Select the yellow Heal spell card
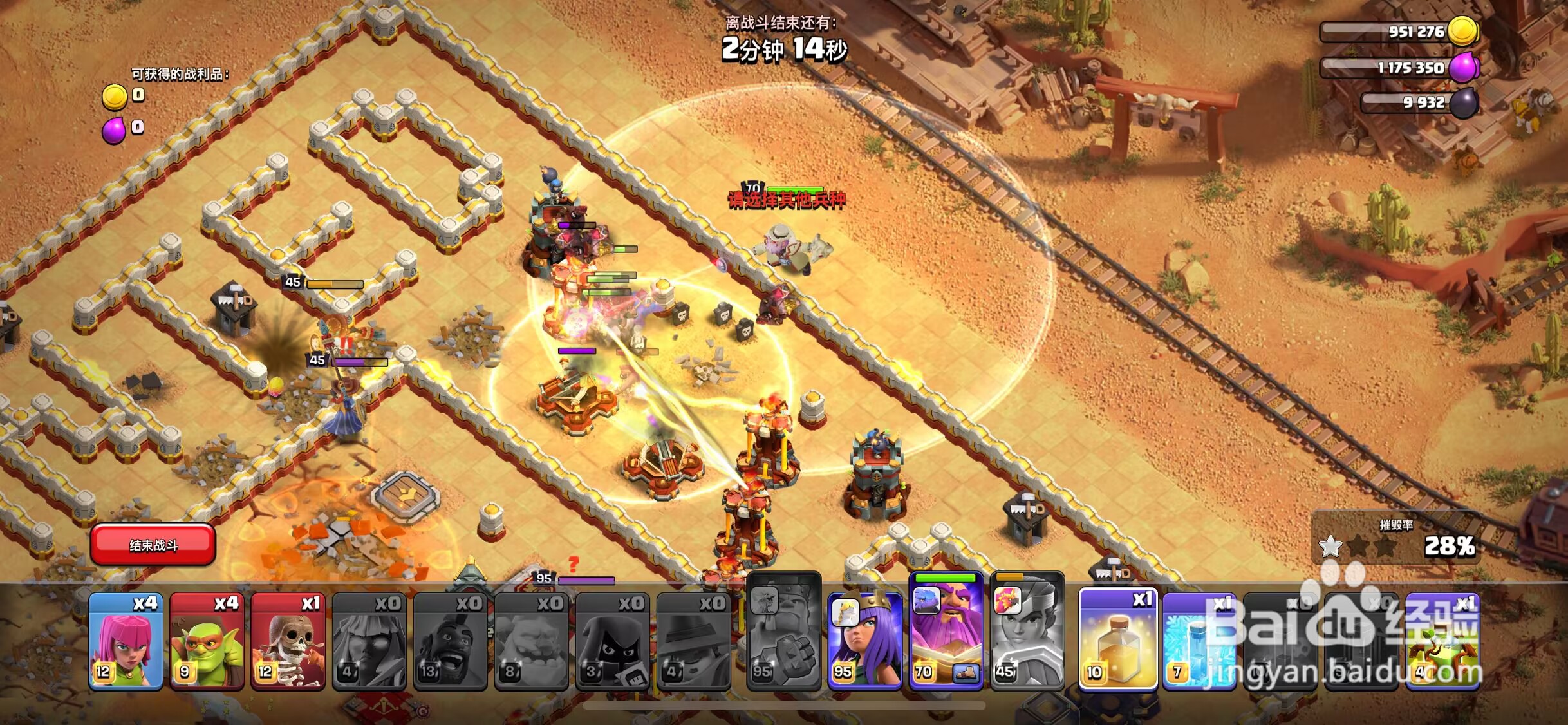Image resolution: width=1568 pixels, height=725 pixels. [1118, 640]
